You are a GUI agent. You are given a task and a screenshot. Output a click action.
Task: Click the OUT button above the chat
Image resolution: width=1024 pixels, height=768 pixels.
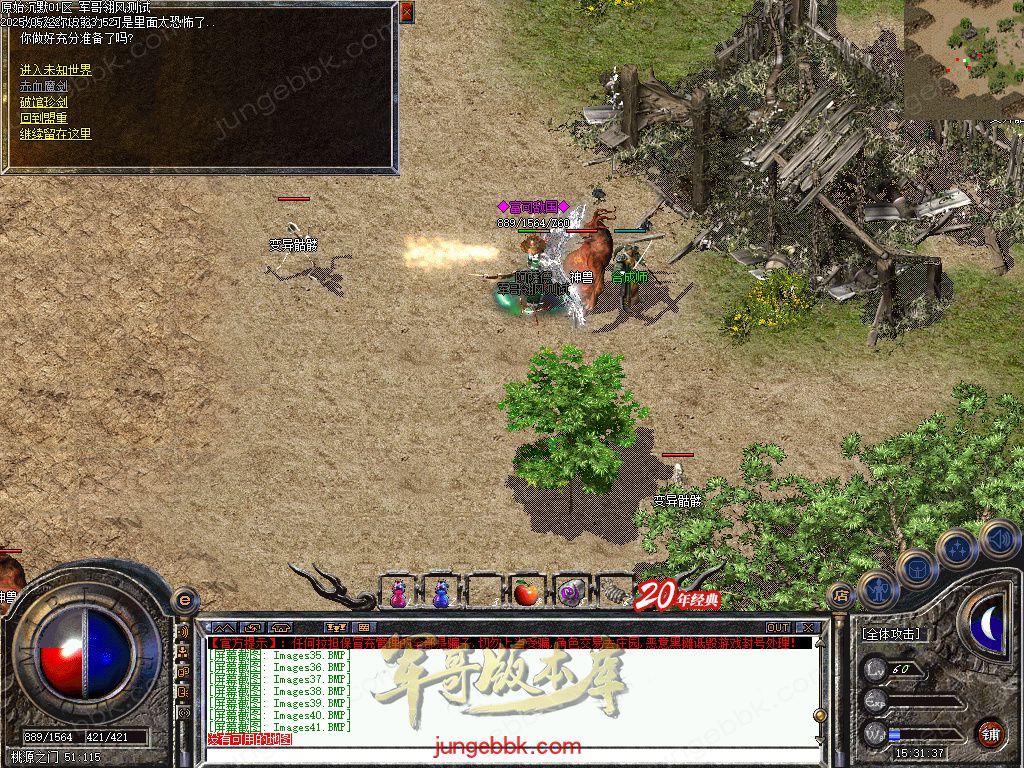pyautogui.click(x=777, y=628)
